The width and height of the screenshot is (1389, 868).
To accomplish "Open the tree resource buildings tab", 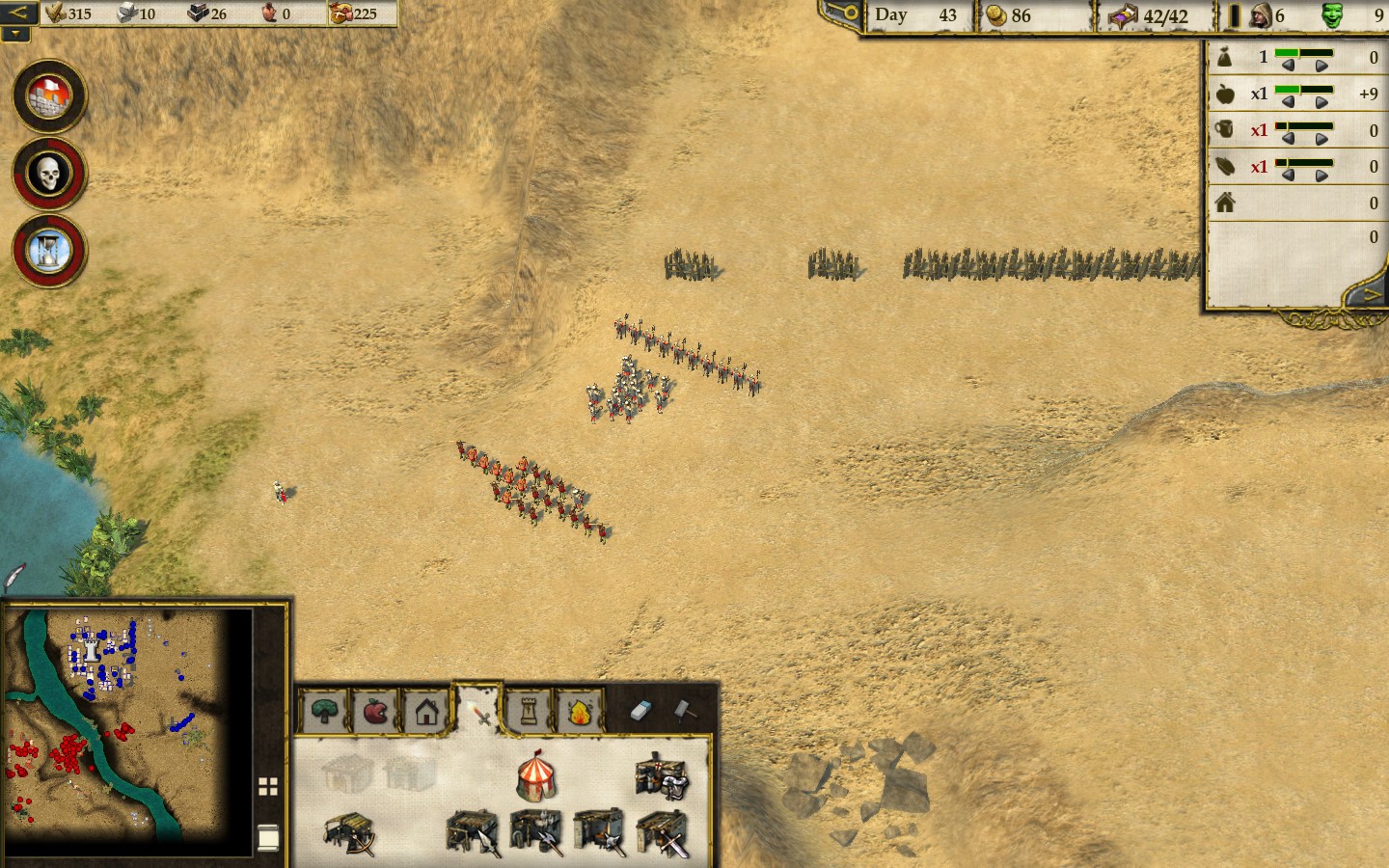I will tap(325, 712).
